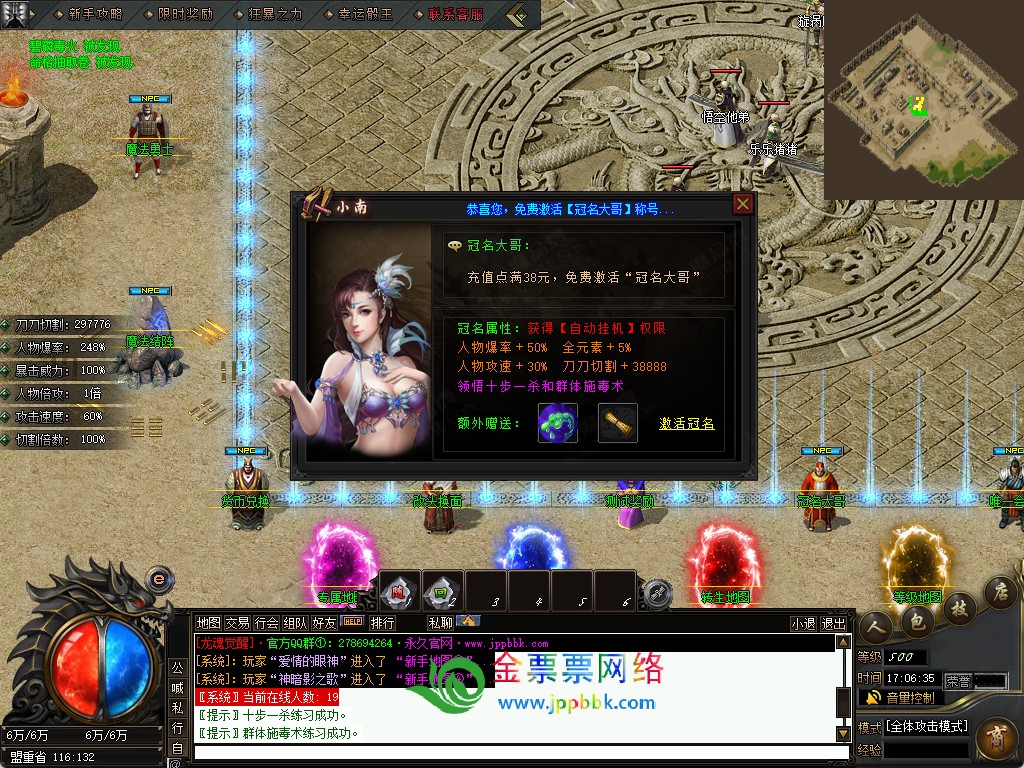This screenshot has height=768, width=1024.
Task: Open the 交易 trade tab
Action: click(x=237, y=623)
